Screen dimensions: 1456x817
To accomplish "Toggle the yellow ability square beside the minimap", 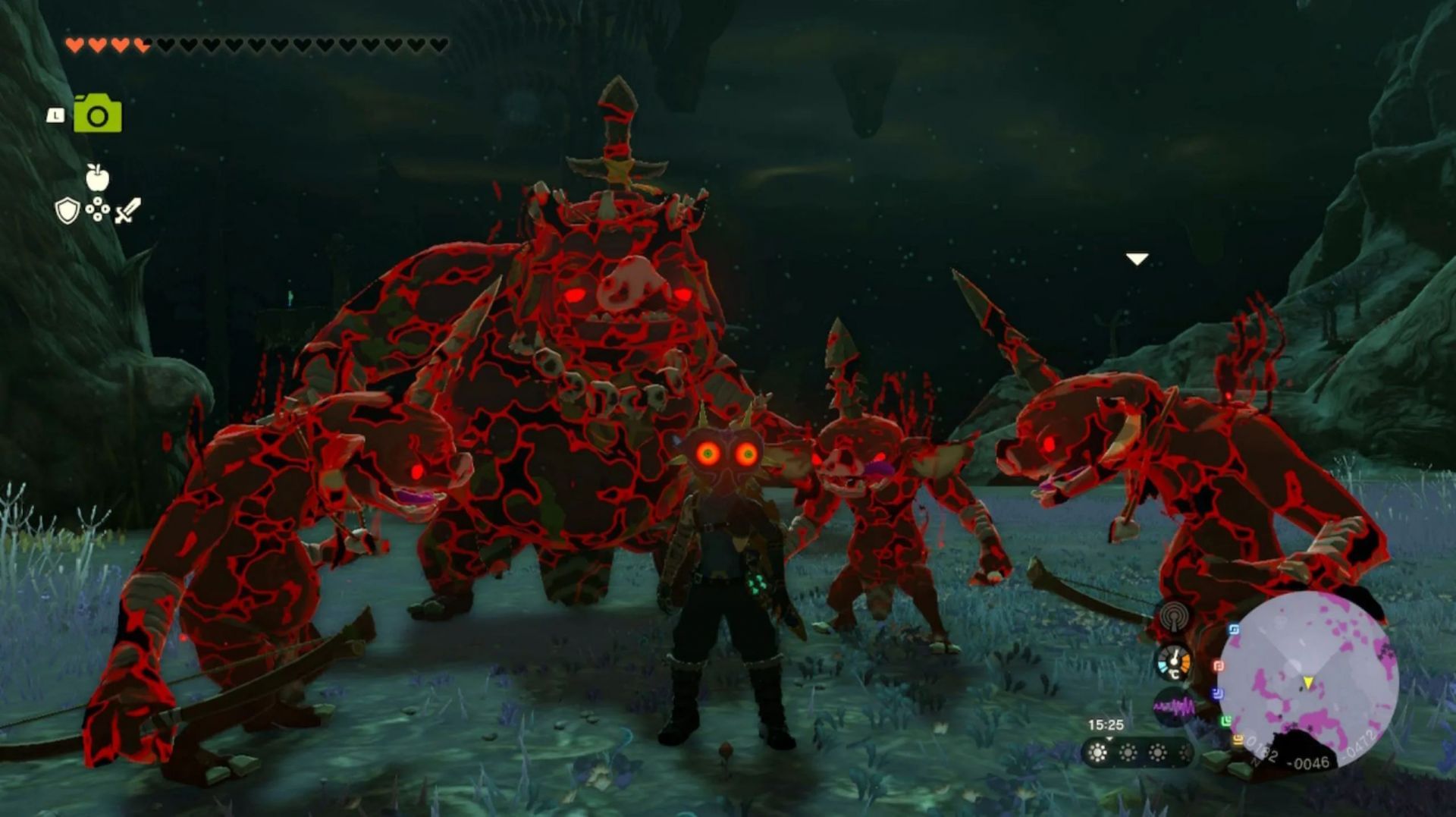I will click(x=1238, y=739).
